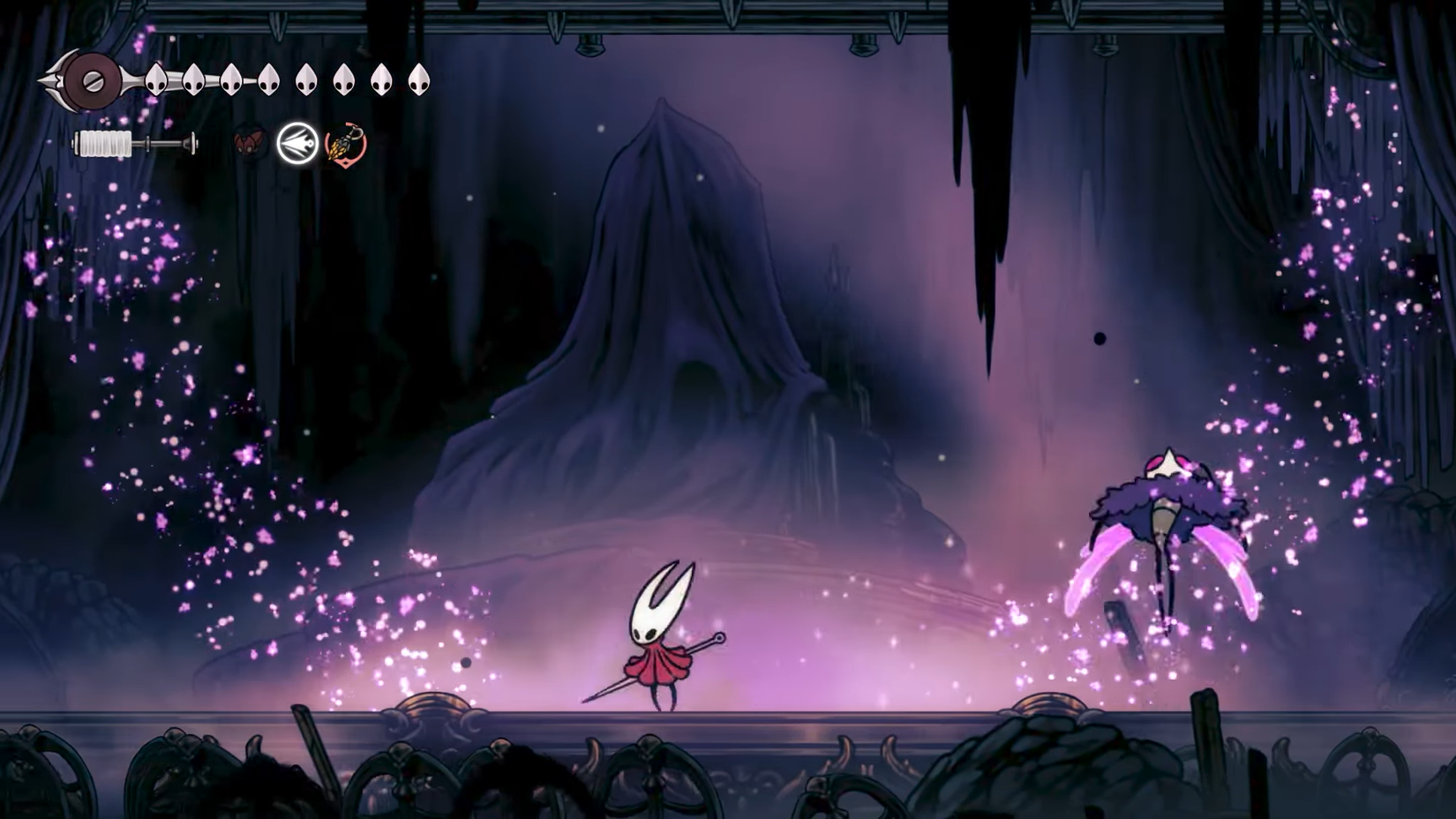Click the Straight Pin tool icon
Screen dimensions: 1456x819
297,143
